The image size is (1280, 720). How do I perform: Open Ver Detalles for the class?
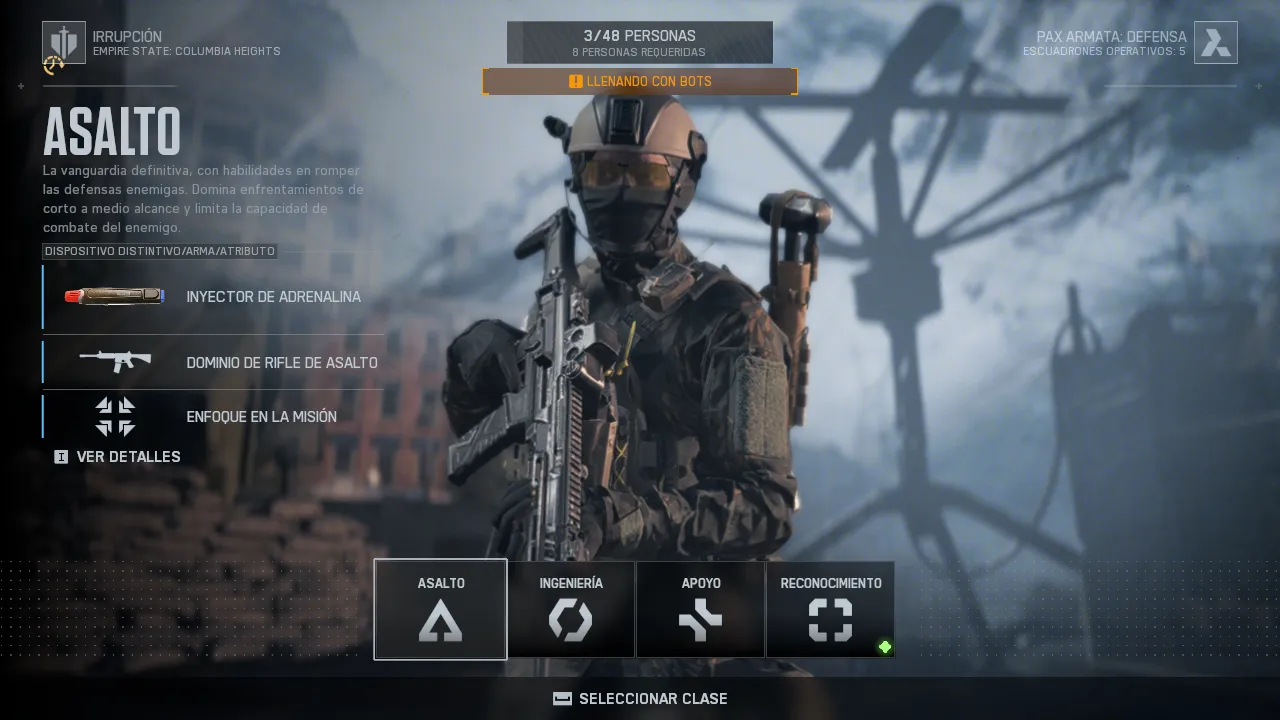118,457
